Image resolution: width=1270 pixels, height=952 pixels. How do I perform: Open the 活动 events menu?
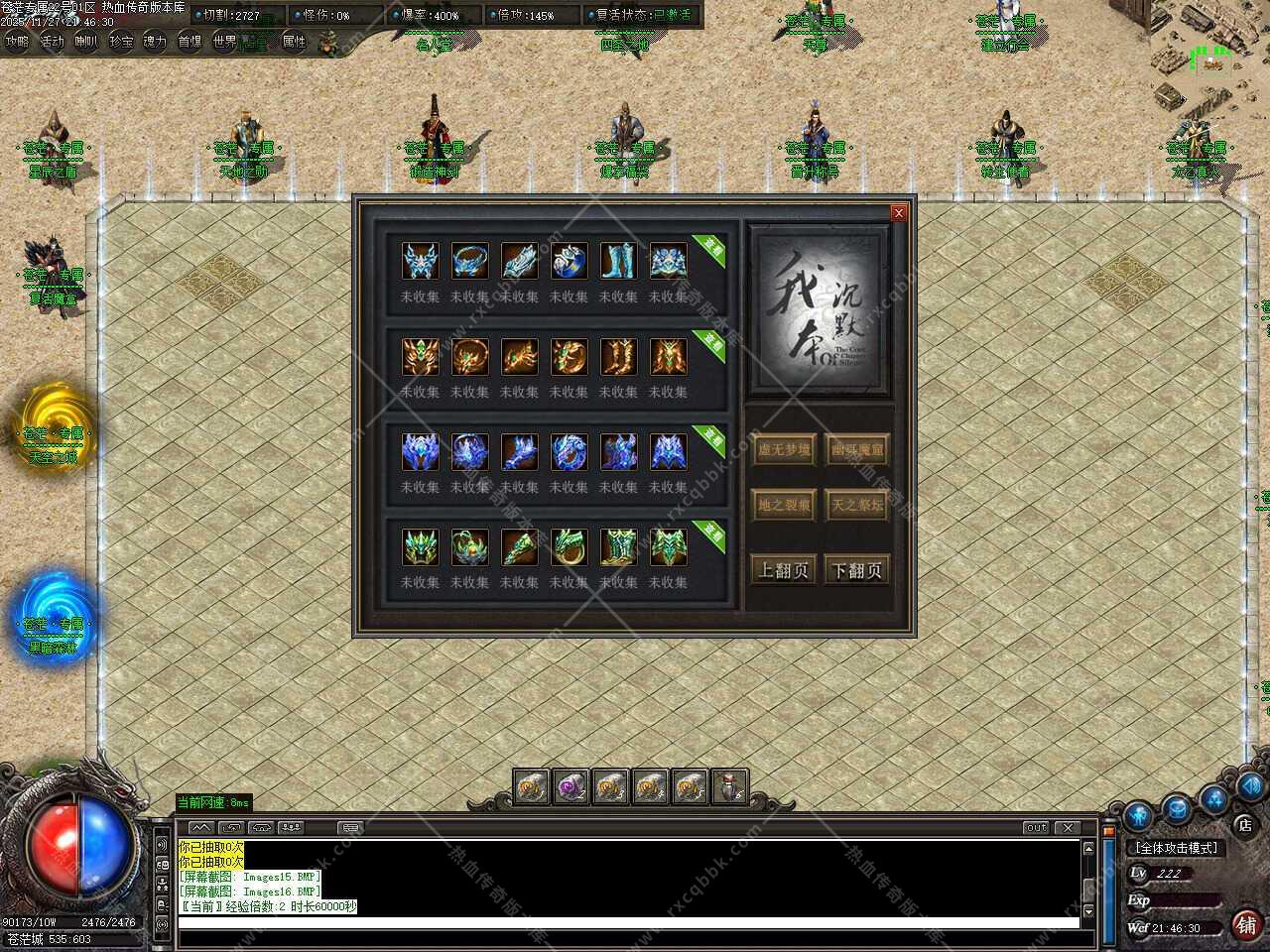(52, 42)
